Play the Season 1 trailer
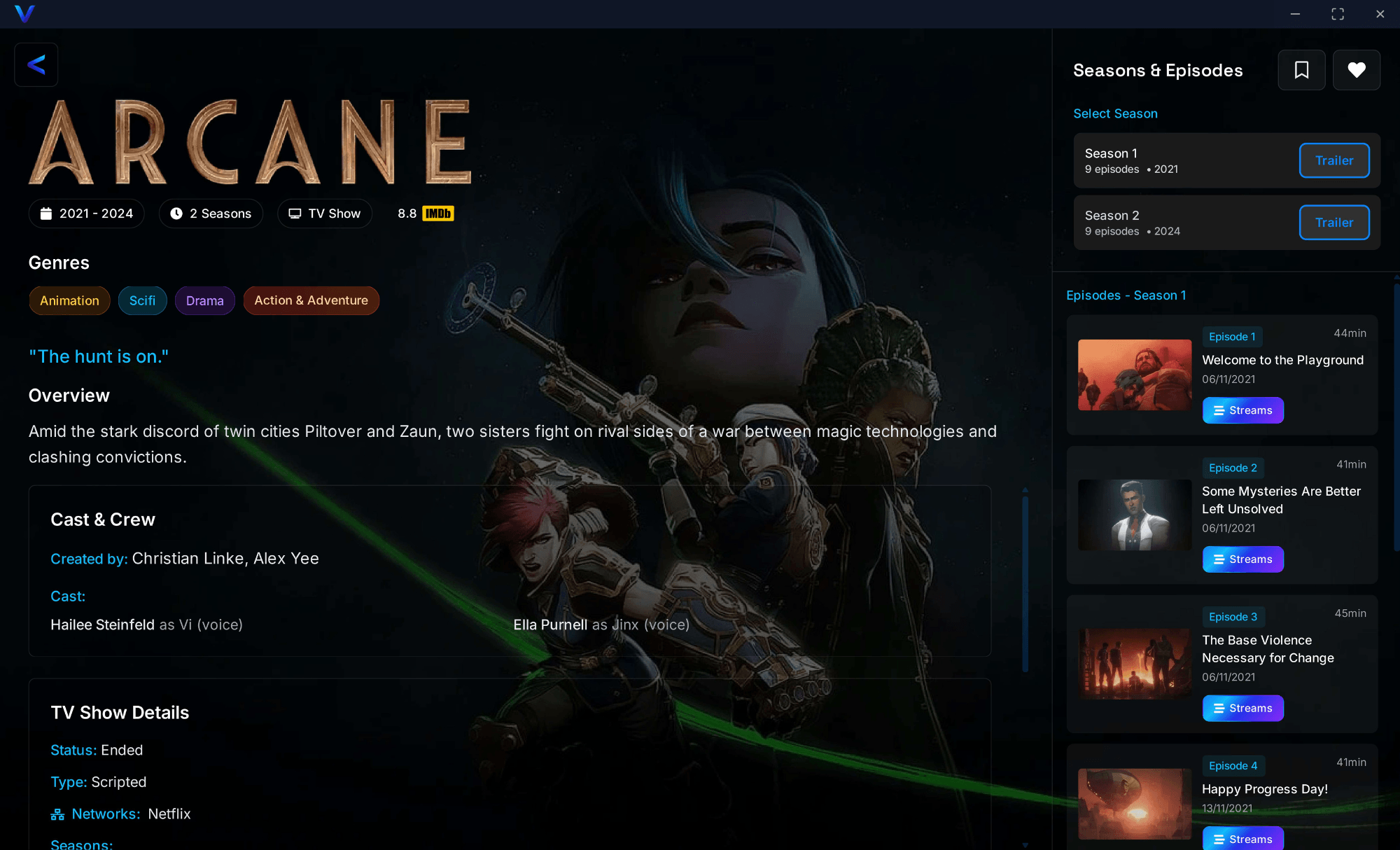Image resolution: width=1400 pixels, height=850 pixels. tap(1333, 160)
